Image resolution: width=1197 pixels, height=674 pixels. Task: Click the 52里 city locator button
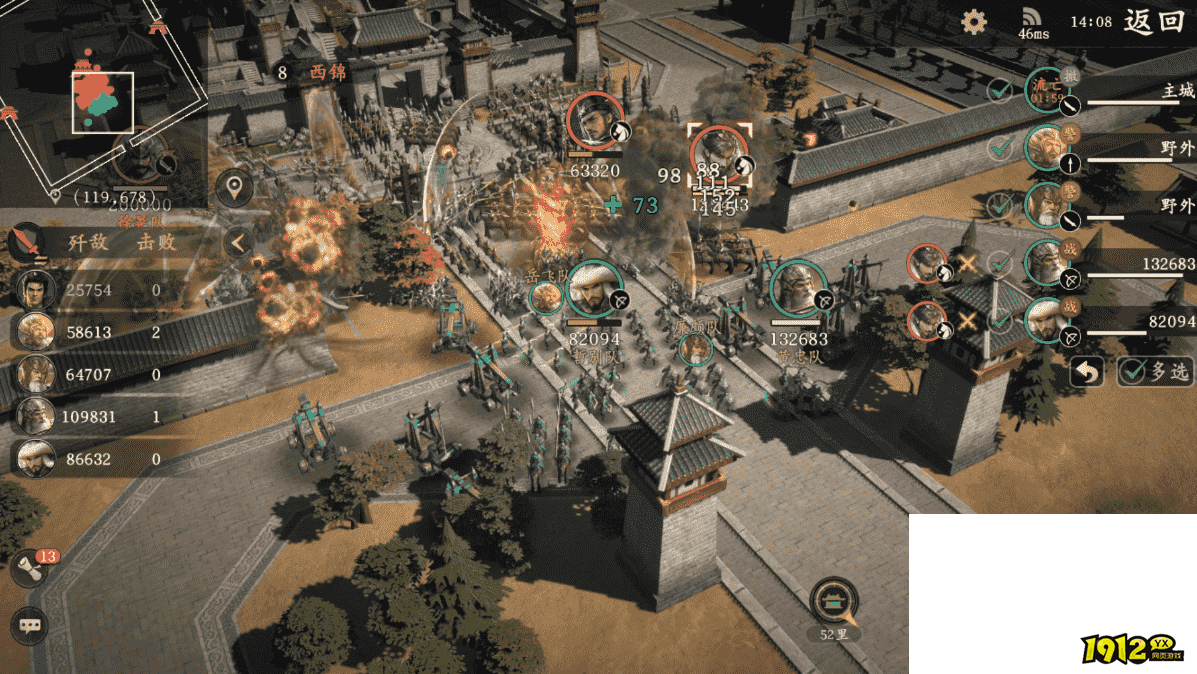[833, 601]
